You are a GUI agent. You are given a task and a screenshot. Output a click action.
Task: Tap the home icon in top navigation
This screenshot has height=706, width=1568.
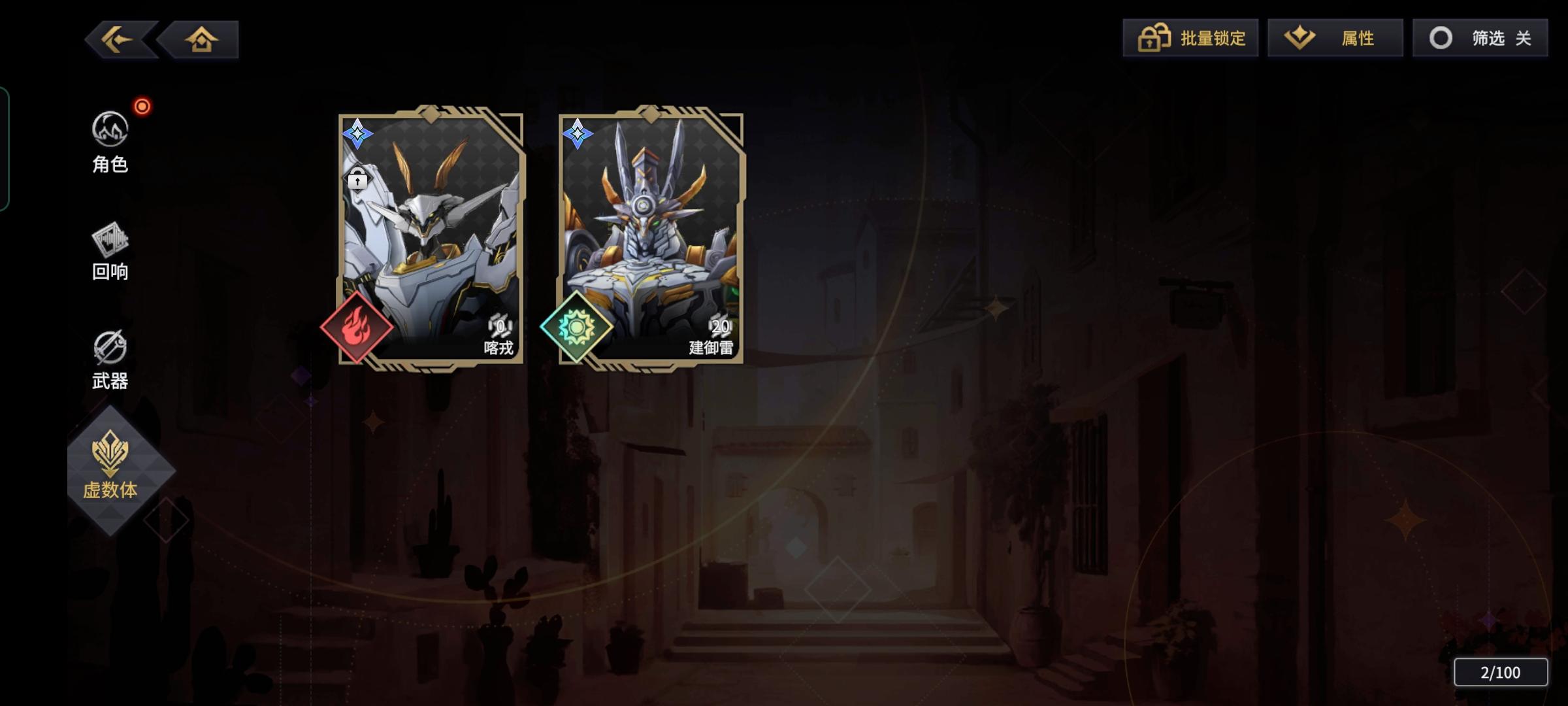coord(201,39)
